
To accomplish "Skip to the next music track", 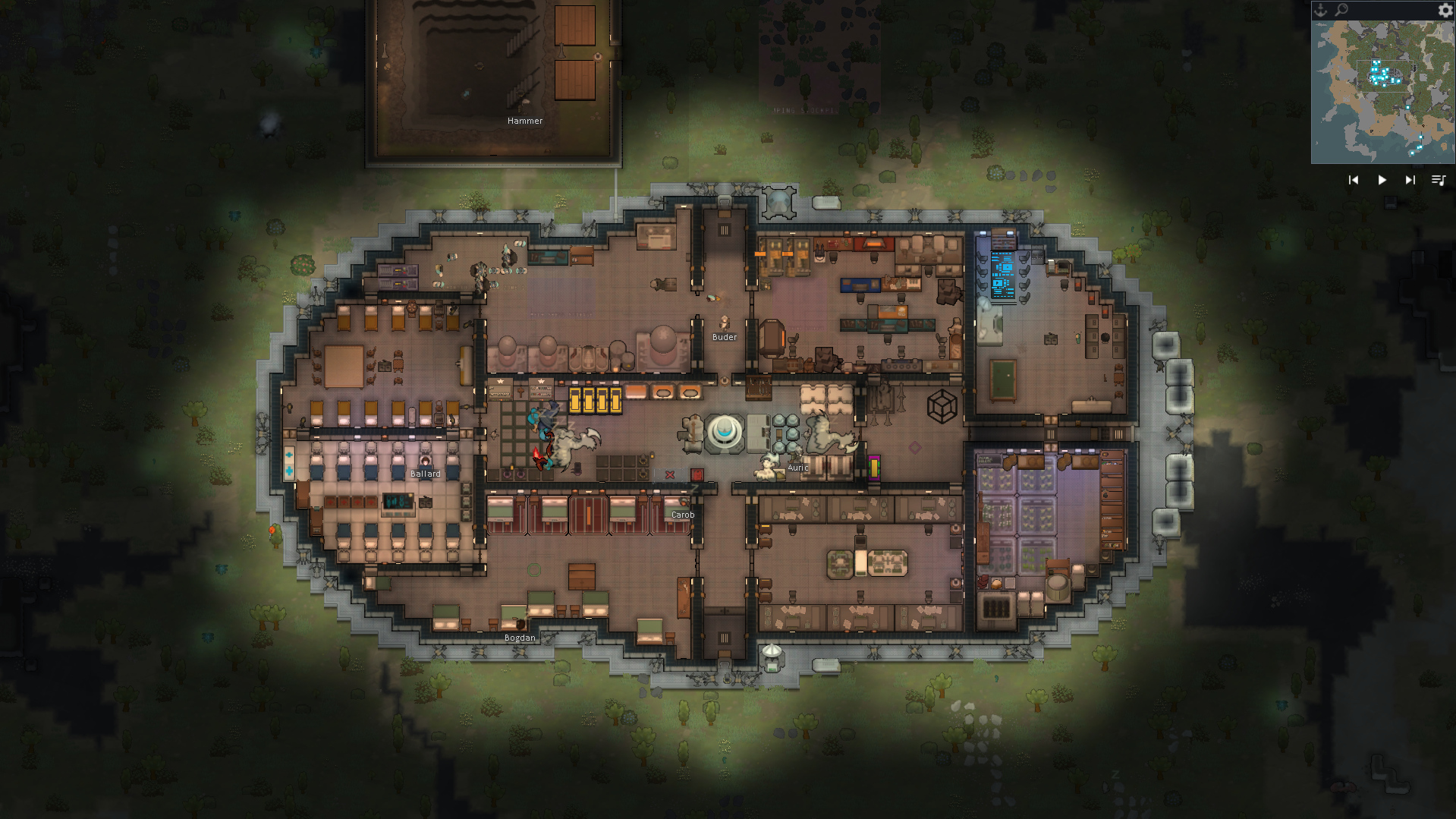I will pos(1410,180).
